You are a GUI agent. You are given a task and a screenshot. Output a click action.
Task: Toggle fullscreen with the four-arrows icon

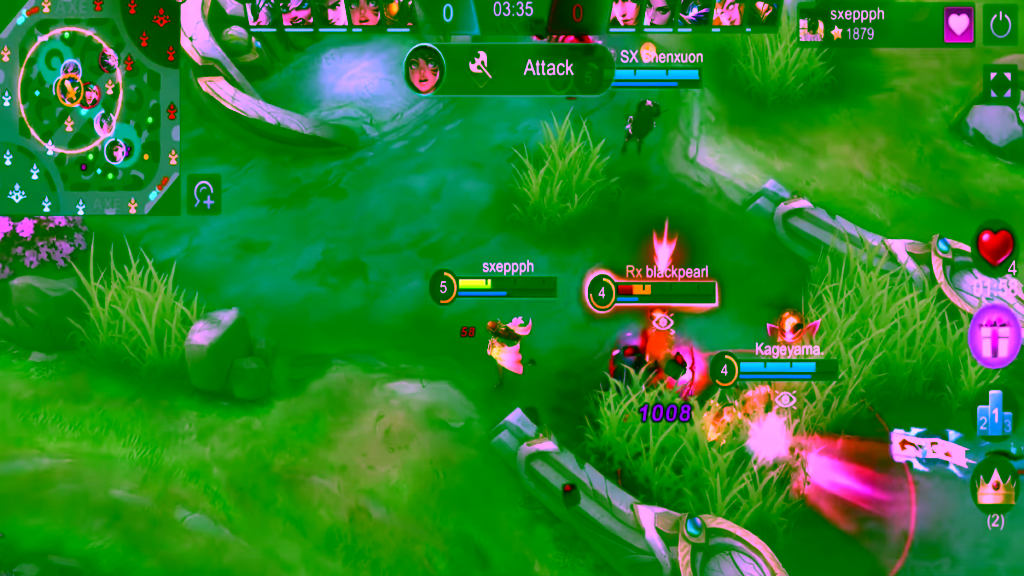tap(1000, 84)
